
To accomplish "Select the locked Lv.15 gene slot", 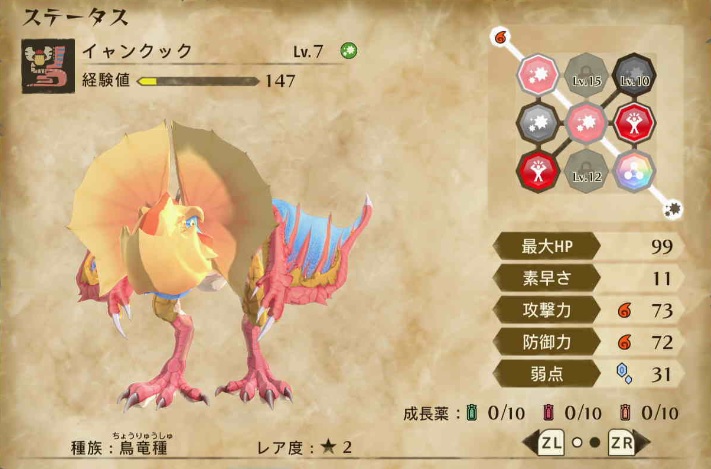I will pyautogui.click(x=586, y=76).
